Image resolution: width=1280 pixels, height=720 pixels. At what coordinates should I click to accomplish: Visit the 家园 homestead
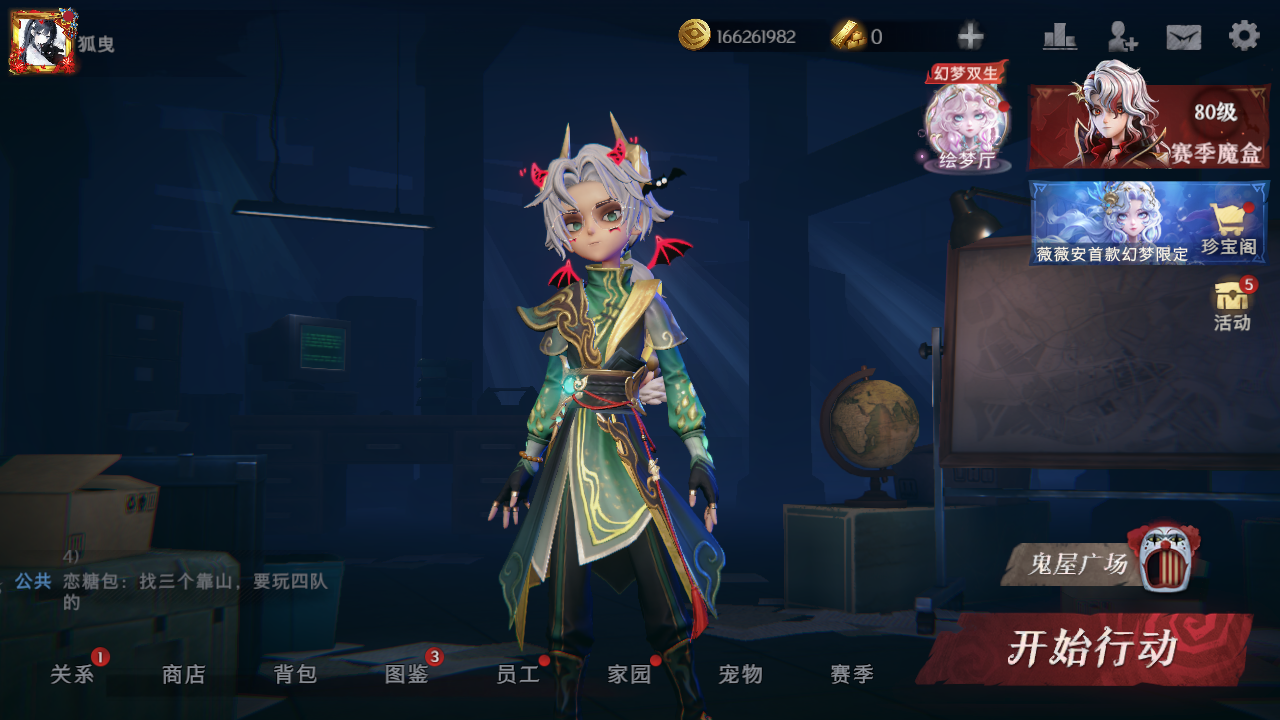[629, 674]
